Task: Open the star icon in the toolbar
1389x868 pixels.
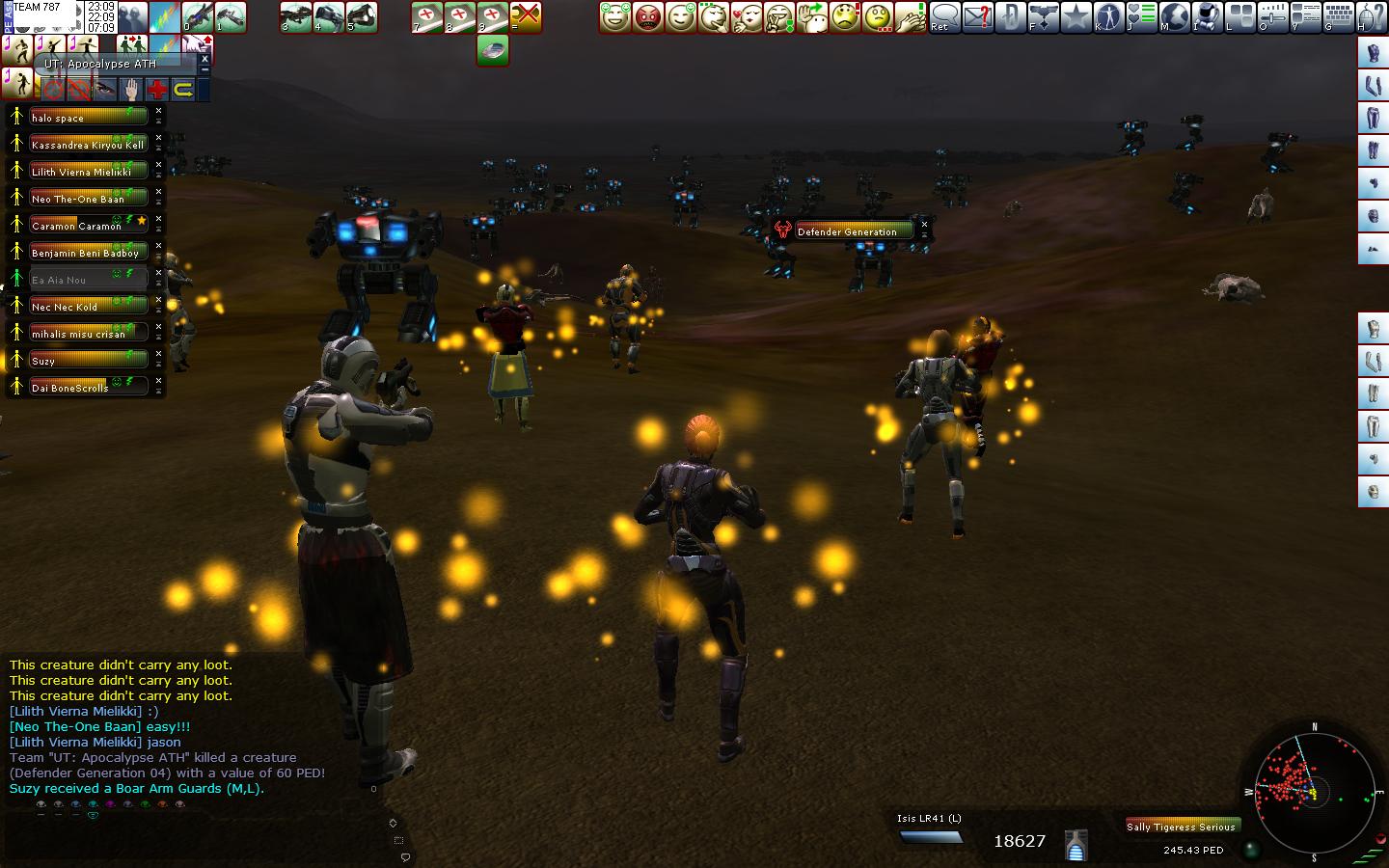Action: tap(1076, 17)
